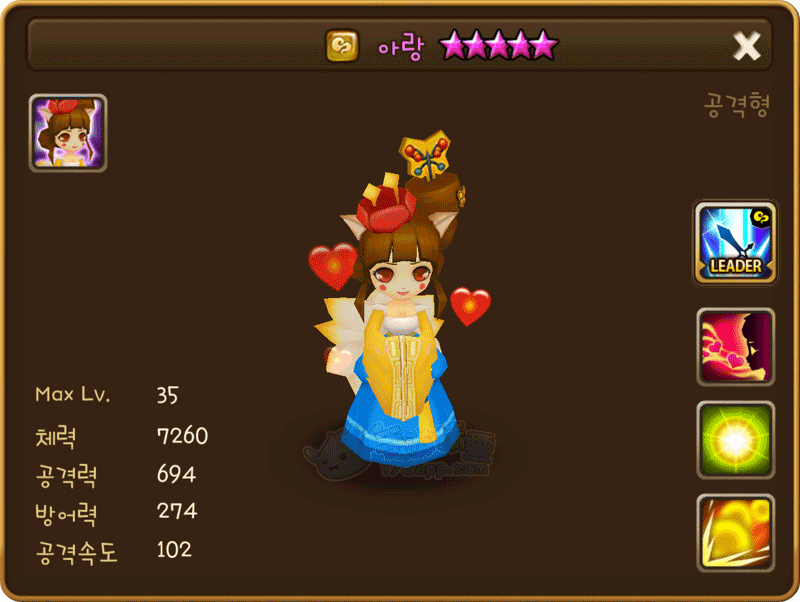Show the pink hearts charm skill
800x602 pixels.
tap(736, 347)
